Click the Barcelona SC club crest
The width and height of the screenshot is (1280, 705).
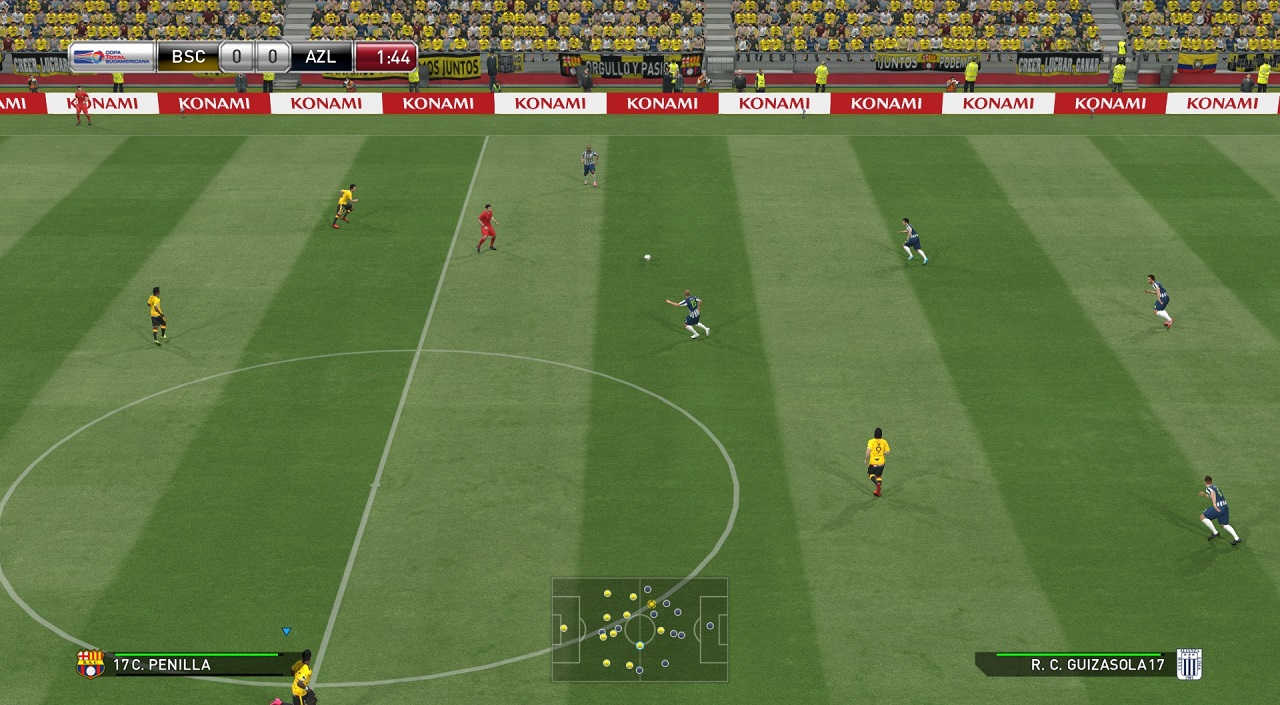click(90, 663)
